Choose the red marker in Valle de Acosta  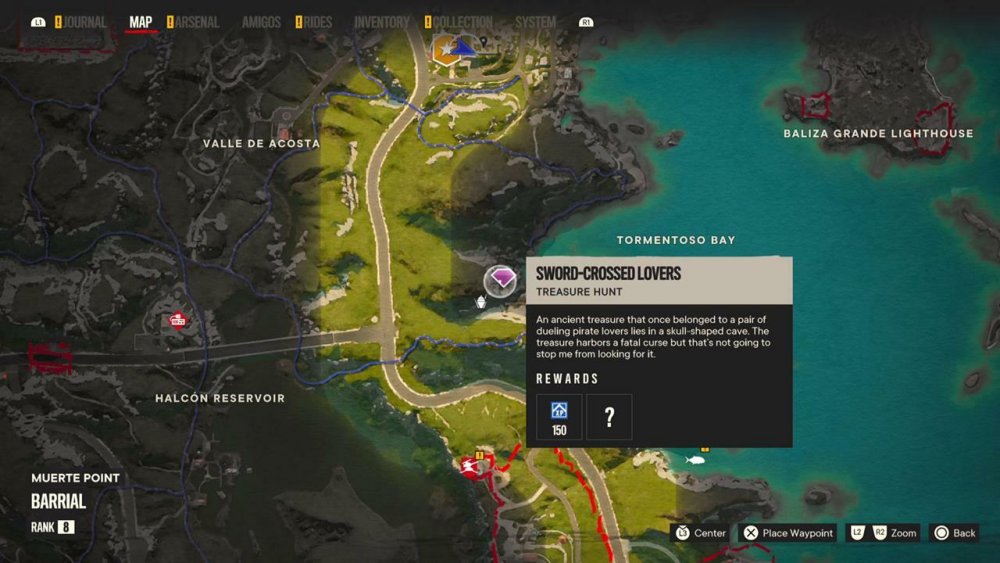point(286,132)
